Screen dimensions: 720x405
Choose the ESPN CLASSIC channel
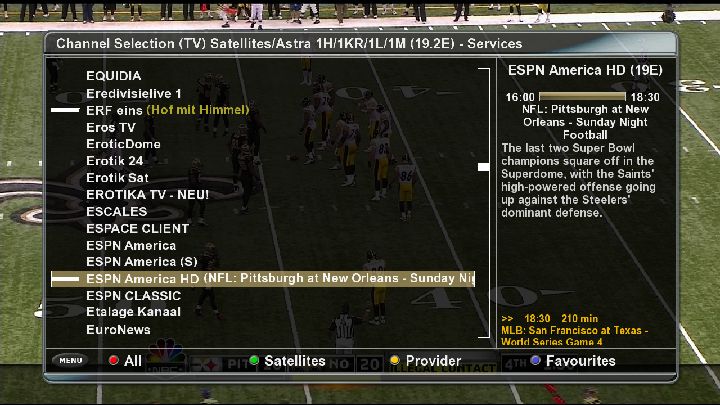(133, 296)
